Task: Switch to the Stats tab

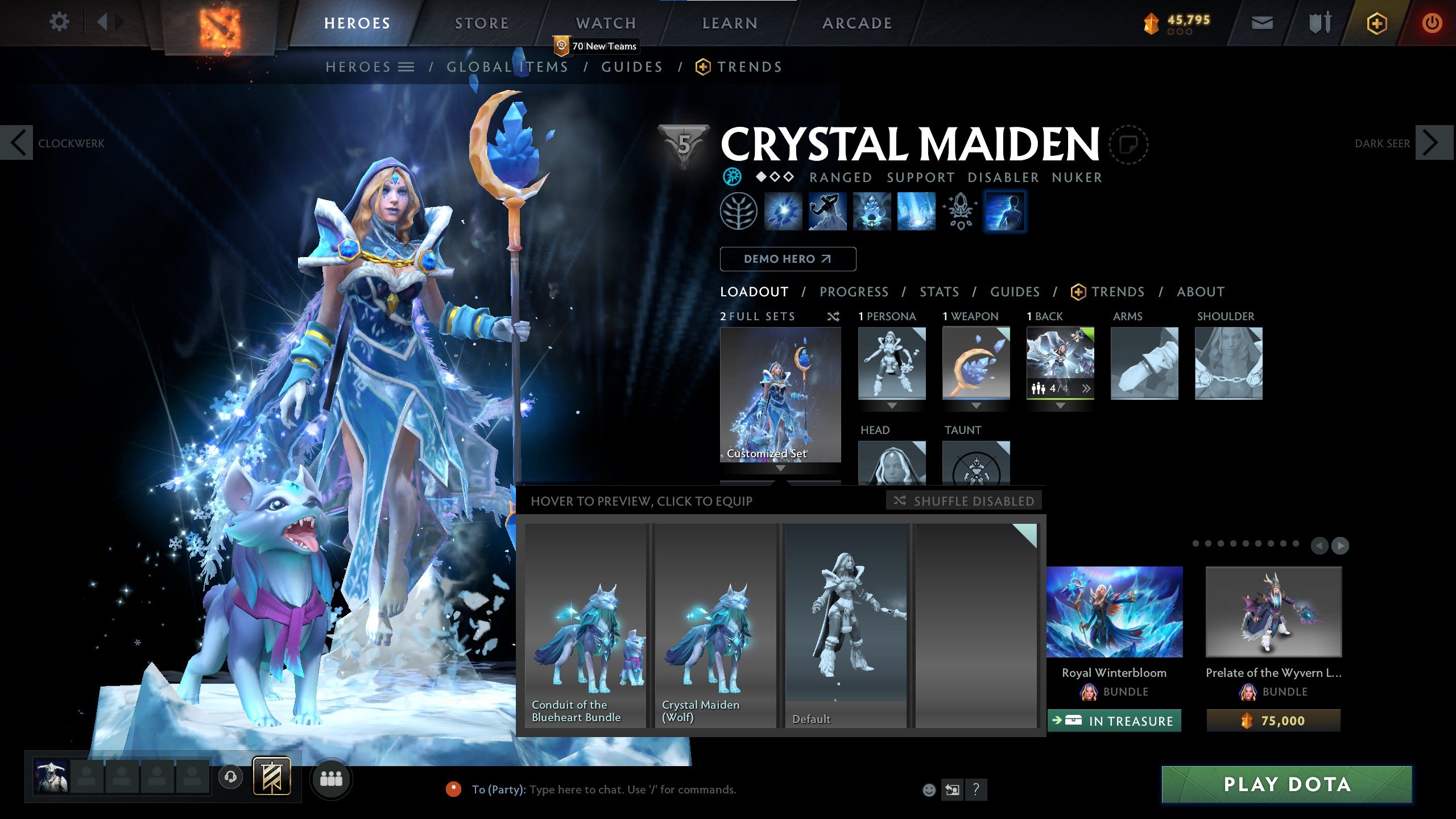Action: (940, 292)
